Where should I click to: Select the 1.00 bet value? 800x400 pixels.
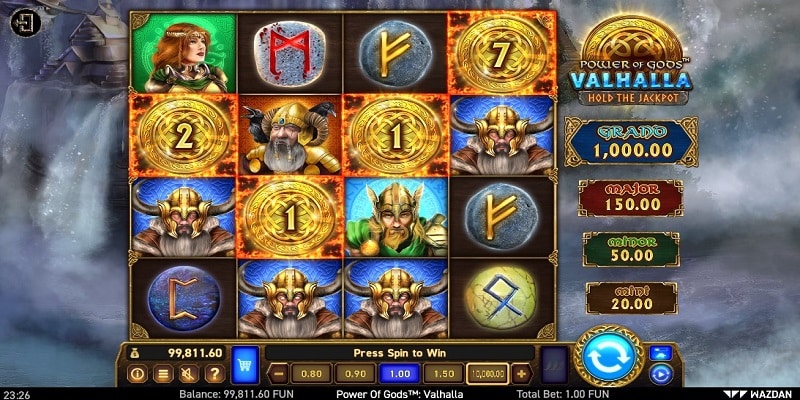coord(398,374)
